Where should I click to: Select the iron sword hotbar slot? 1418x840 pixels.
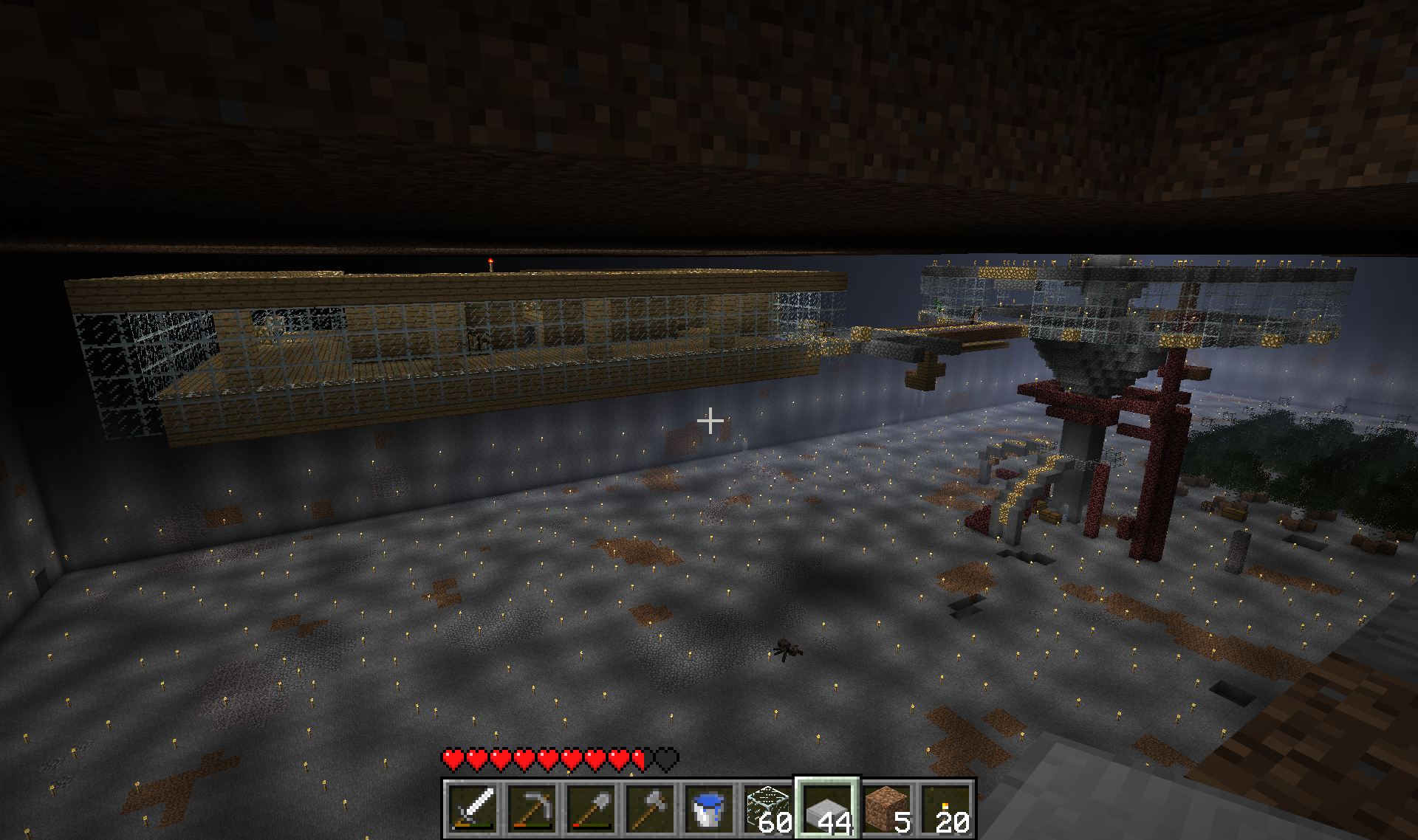click(473, 808)
